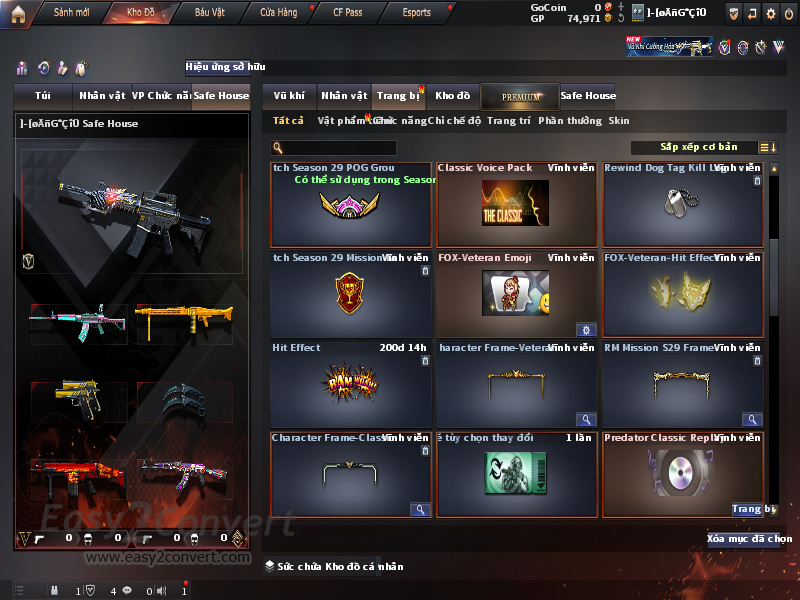
Task: Switch to the Báu Vật tab
Action: click(x=210, y=13)
